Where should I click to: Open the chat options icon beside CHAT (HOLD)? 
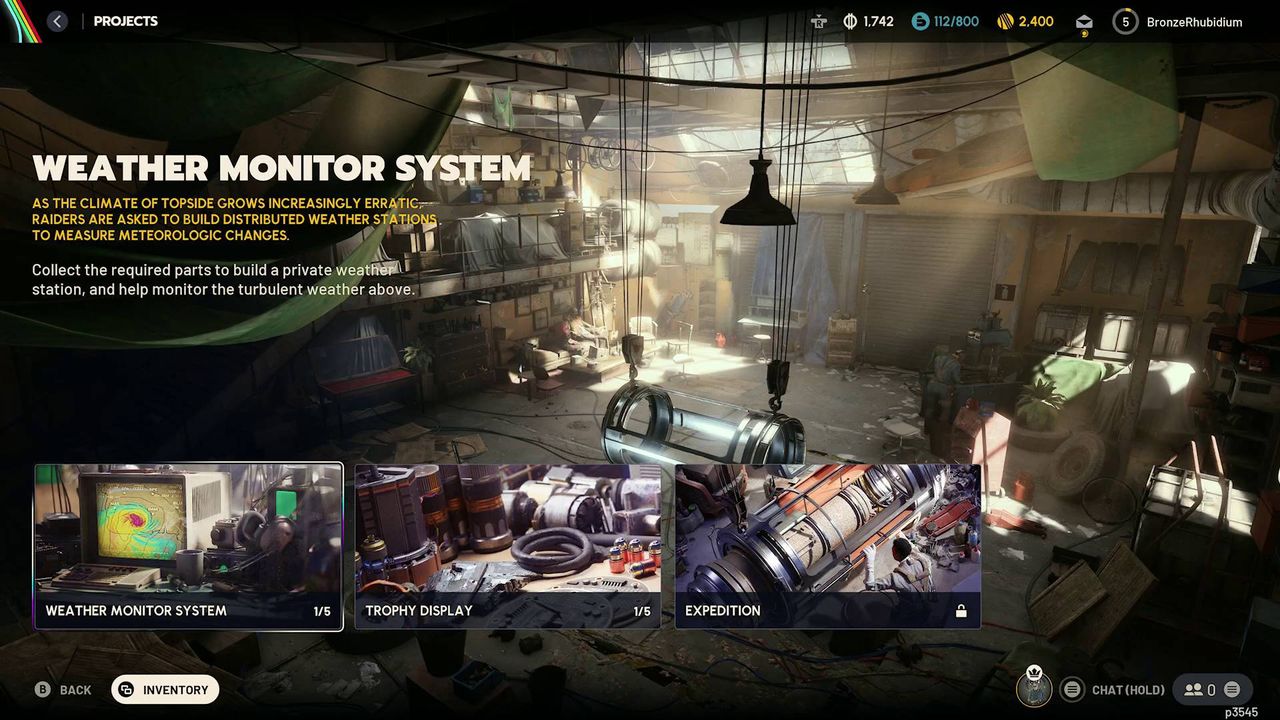click(x=1072, y=689)
